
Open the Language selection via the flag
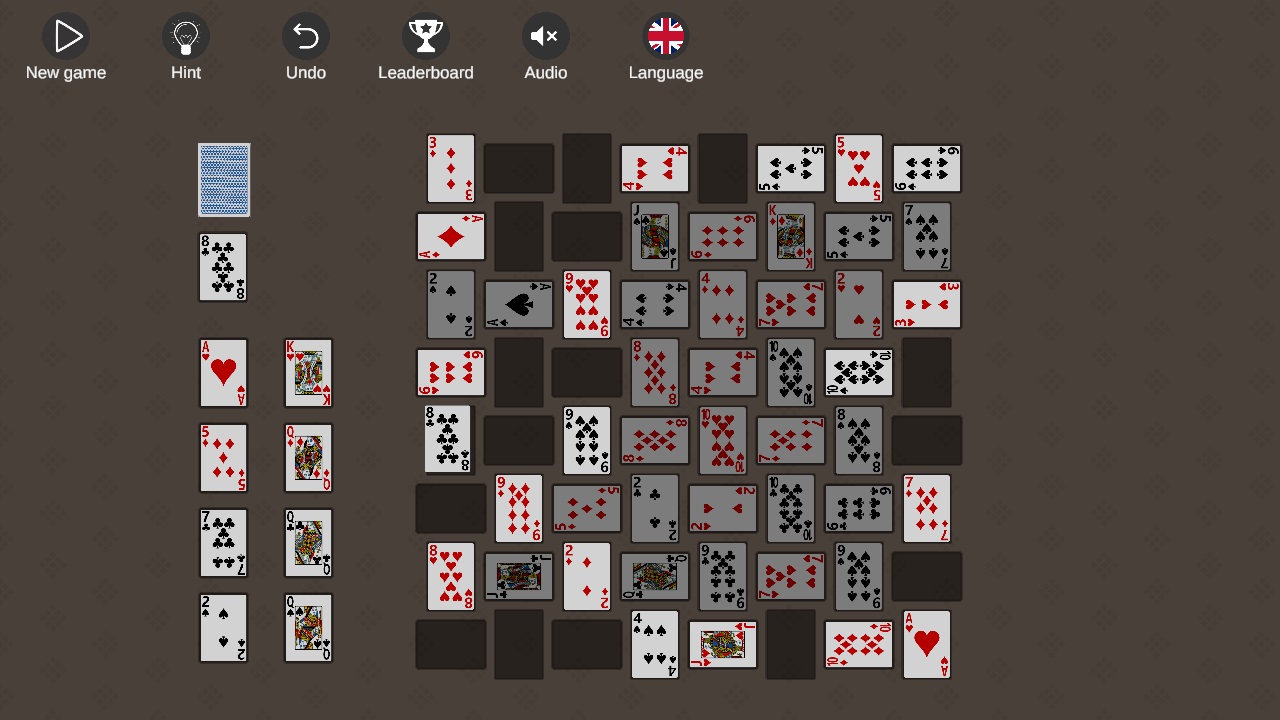(x=666, y=36)
